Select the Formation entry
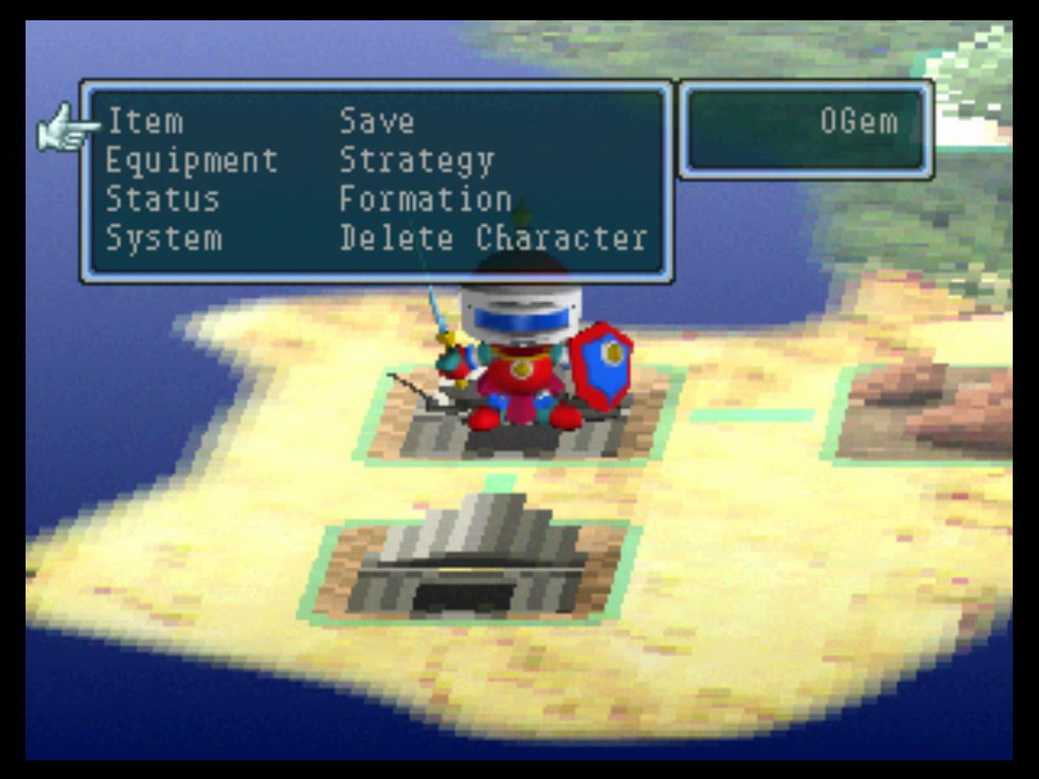 click(425, 199)
